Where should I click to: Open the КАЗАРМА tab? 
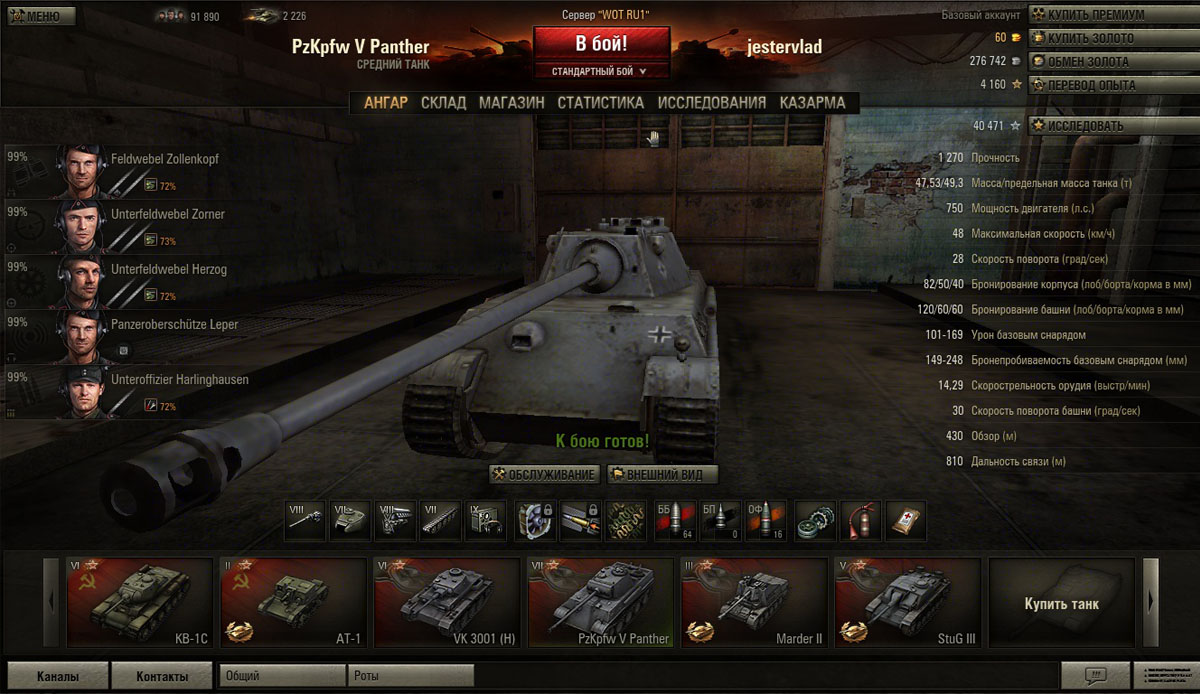tap(812, 102)
